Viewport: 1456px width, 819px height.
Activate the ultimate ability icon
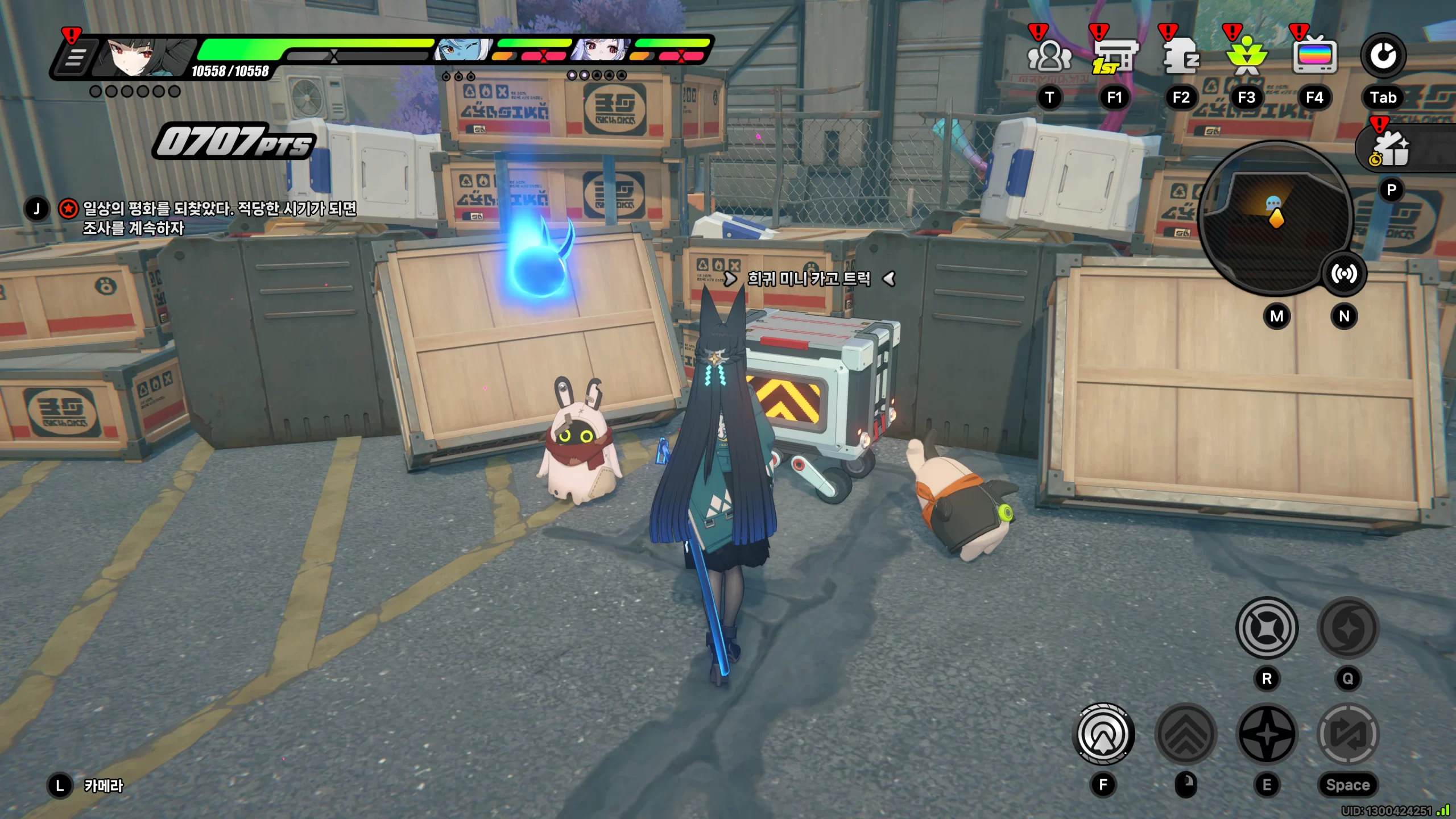click(1348, 628)
